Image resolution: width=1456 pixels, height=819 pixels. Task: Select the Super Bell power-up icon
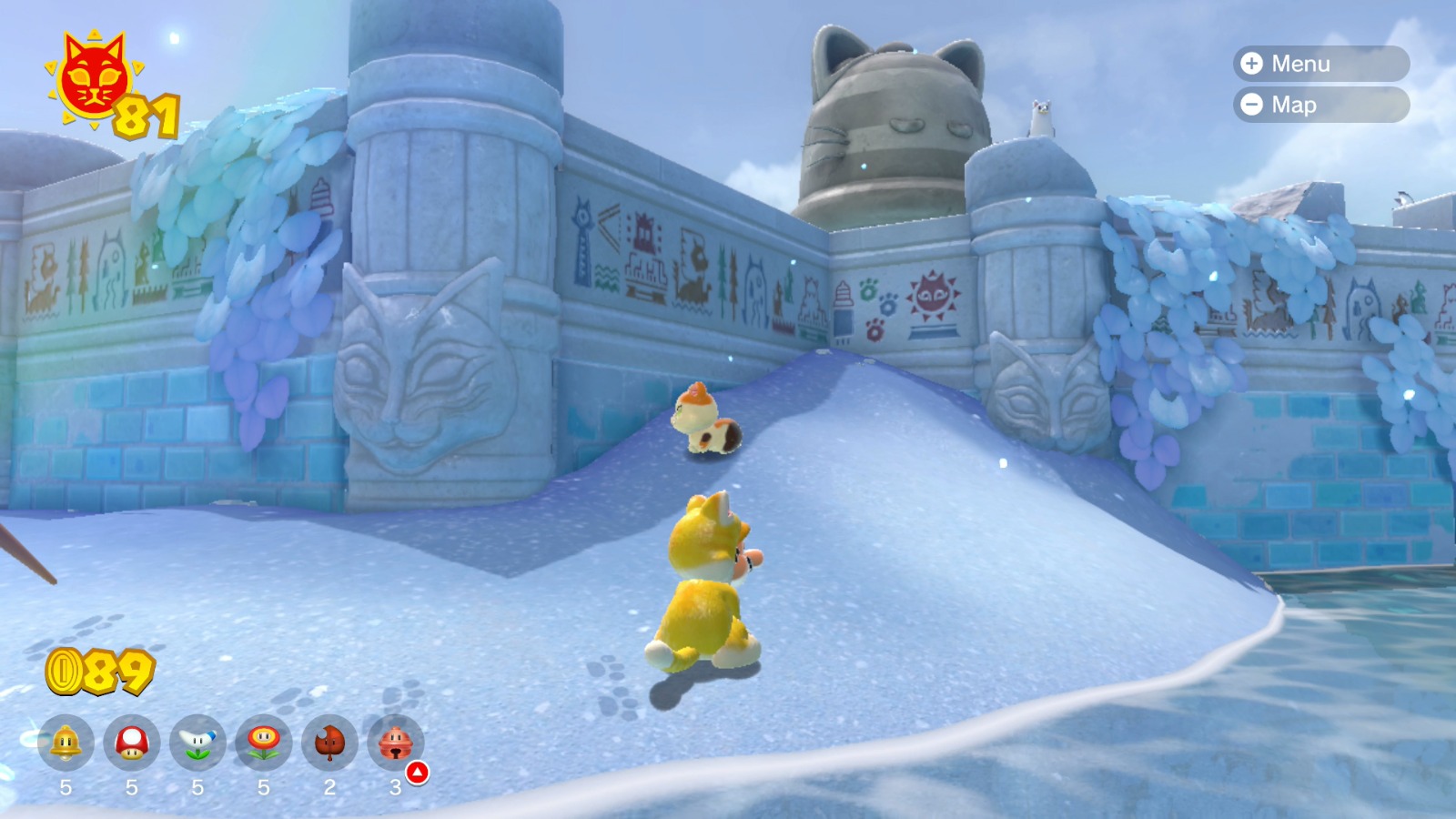click(x=64, y=743)
